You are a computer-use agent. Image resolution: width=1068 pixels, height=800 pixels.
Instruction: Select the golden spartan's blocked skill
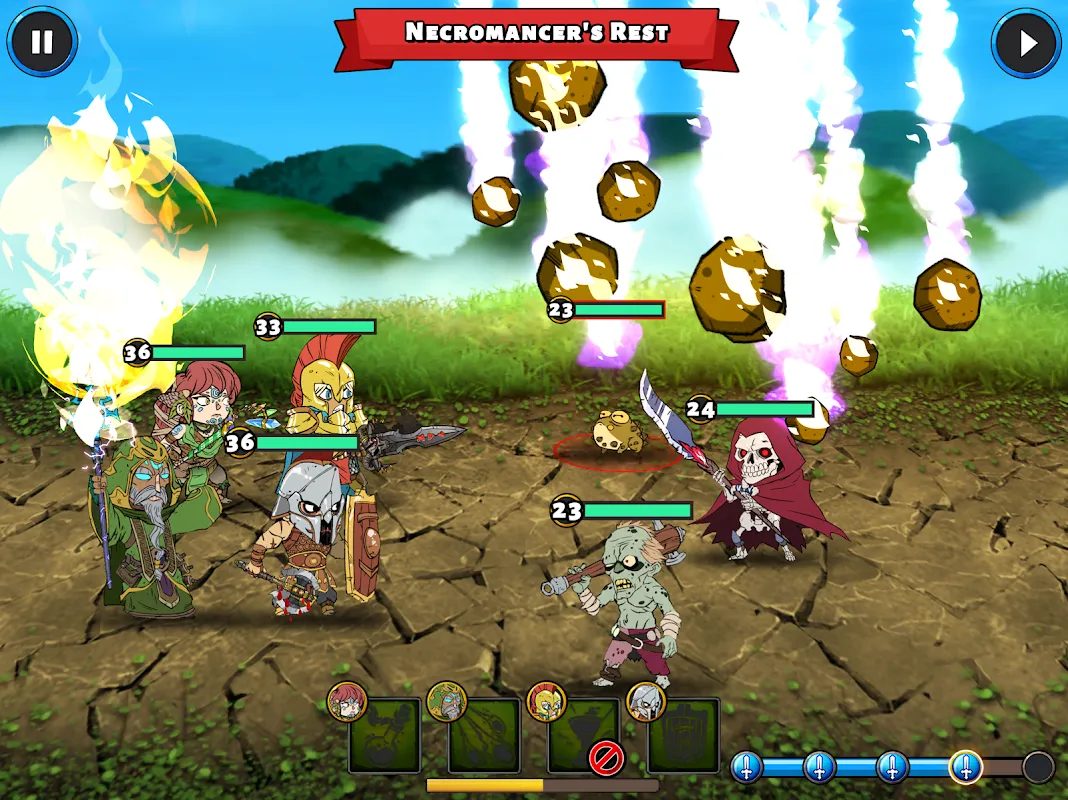pos(584,735)
